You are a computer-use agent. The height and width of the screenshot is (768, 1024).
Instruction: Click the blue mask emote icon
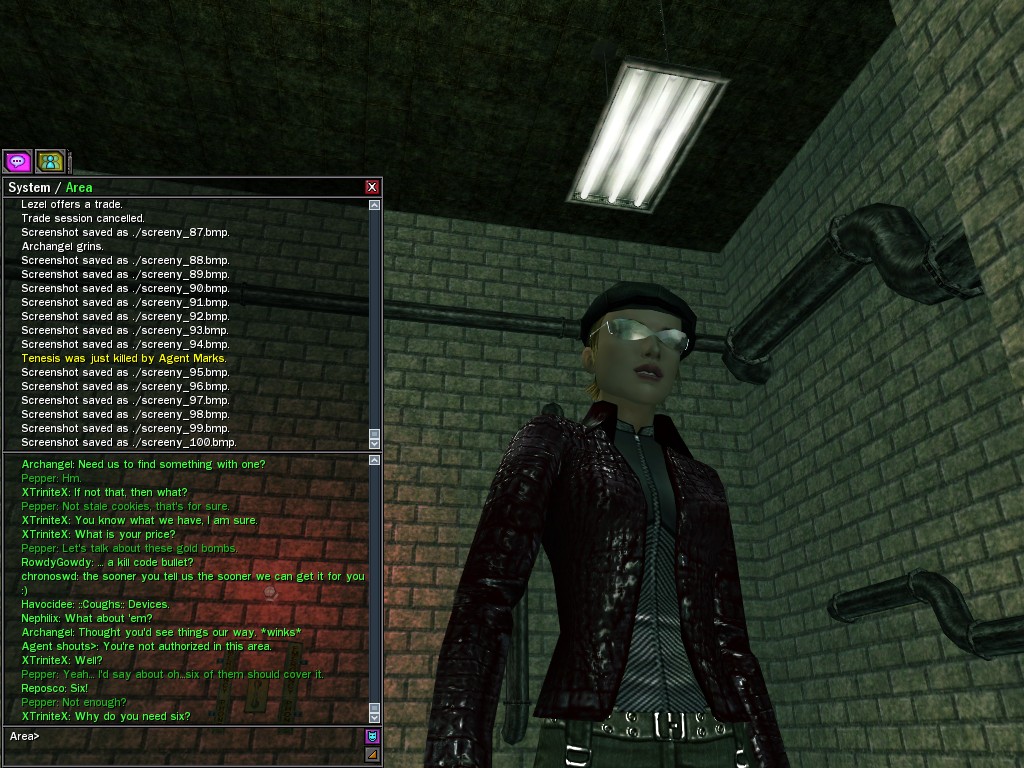coord(373,737)
